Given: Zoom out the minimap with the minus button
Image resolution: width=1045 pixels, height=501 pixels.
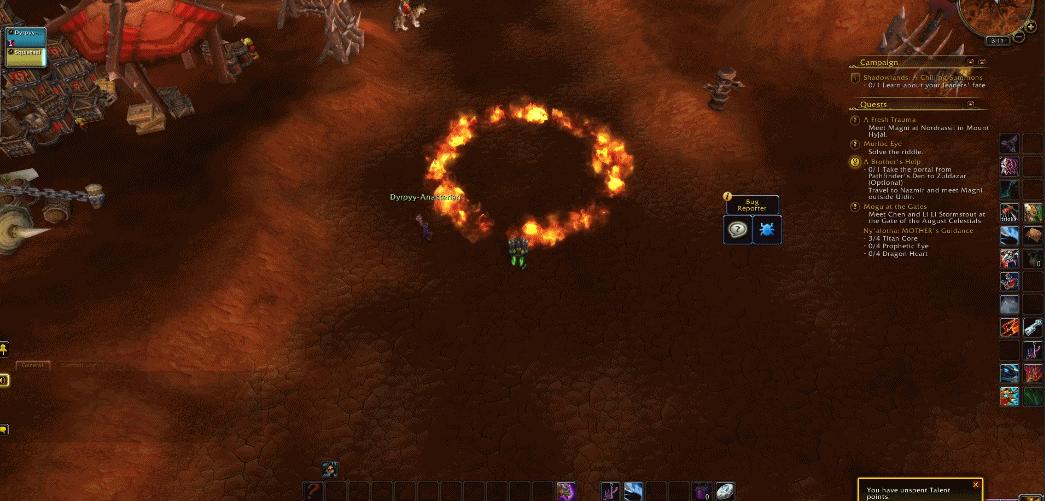Looking at the screenshot, I should tap(1018, 38).
